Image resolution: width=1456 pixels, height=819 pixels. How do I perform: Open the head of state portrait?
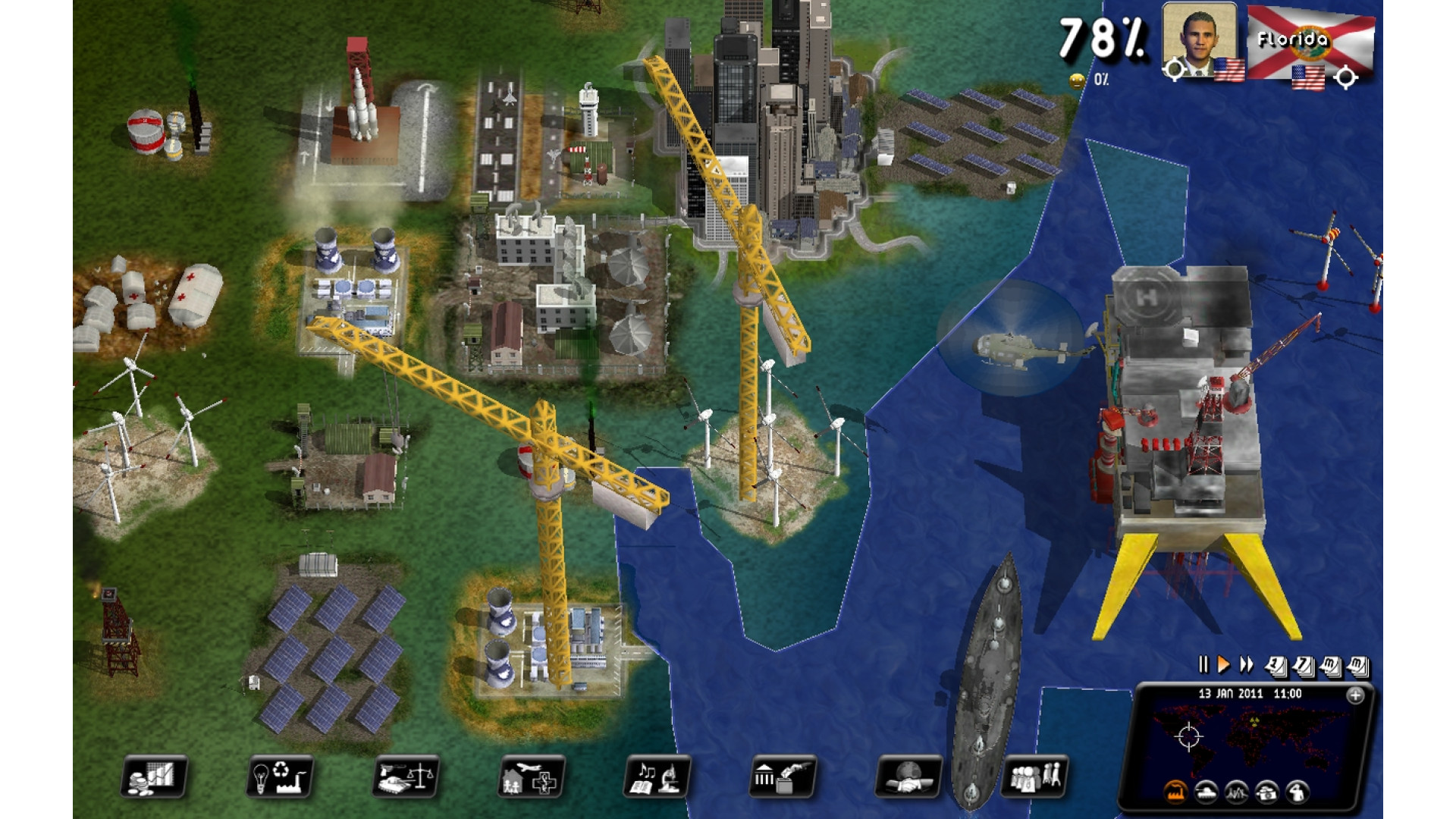coord(1199,39)
